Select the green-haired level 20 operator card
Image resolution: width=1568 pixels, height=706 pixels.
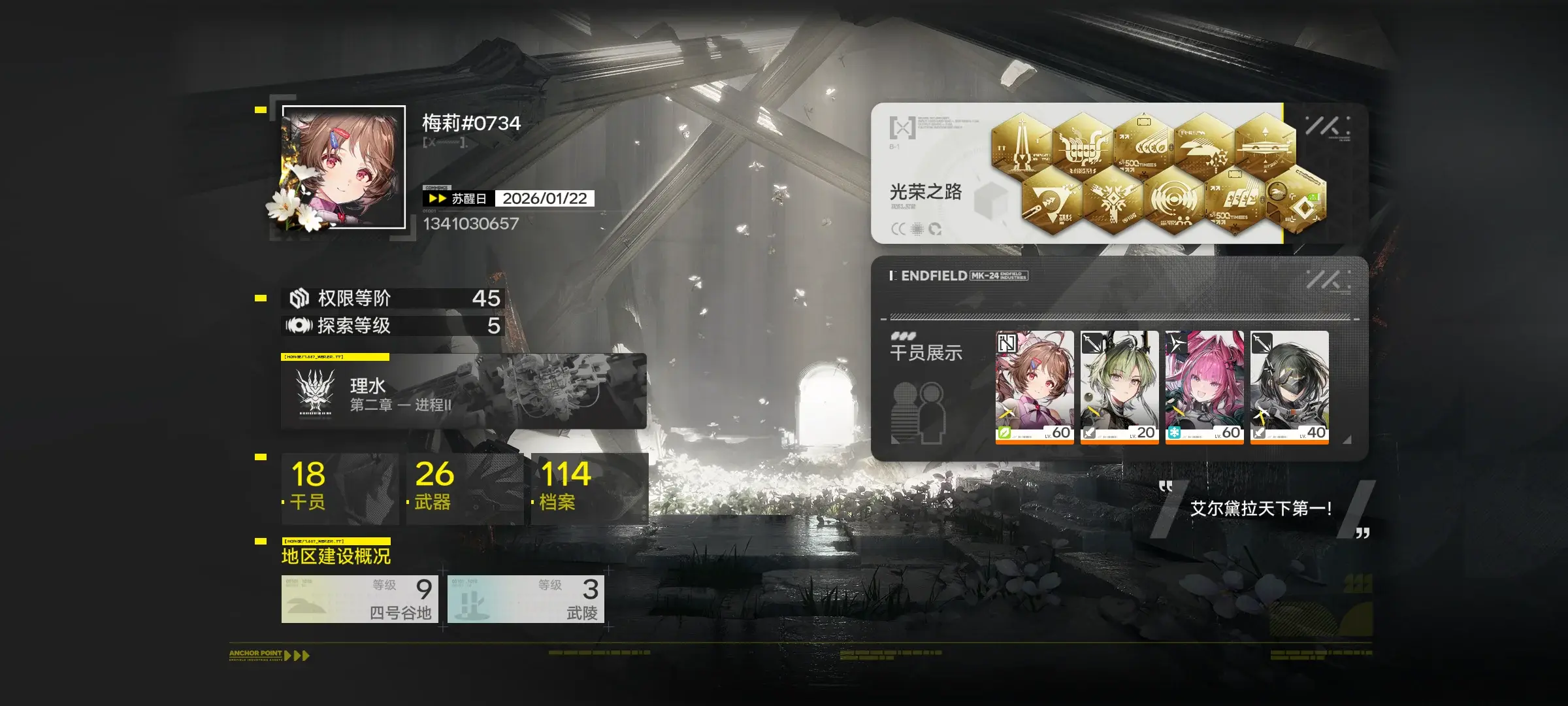pos(1119,387)
